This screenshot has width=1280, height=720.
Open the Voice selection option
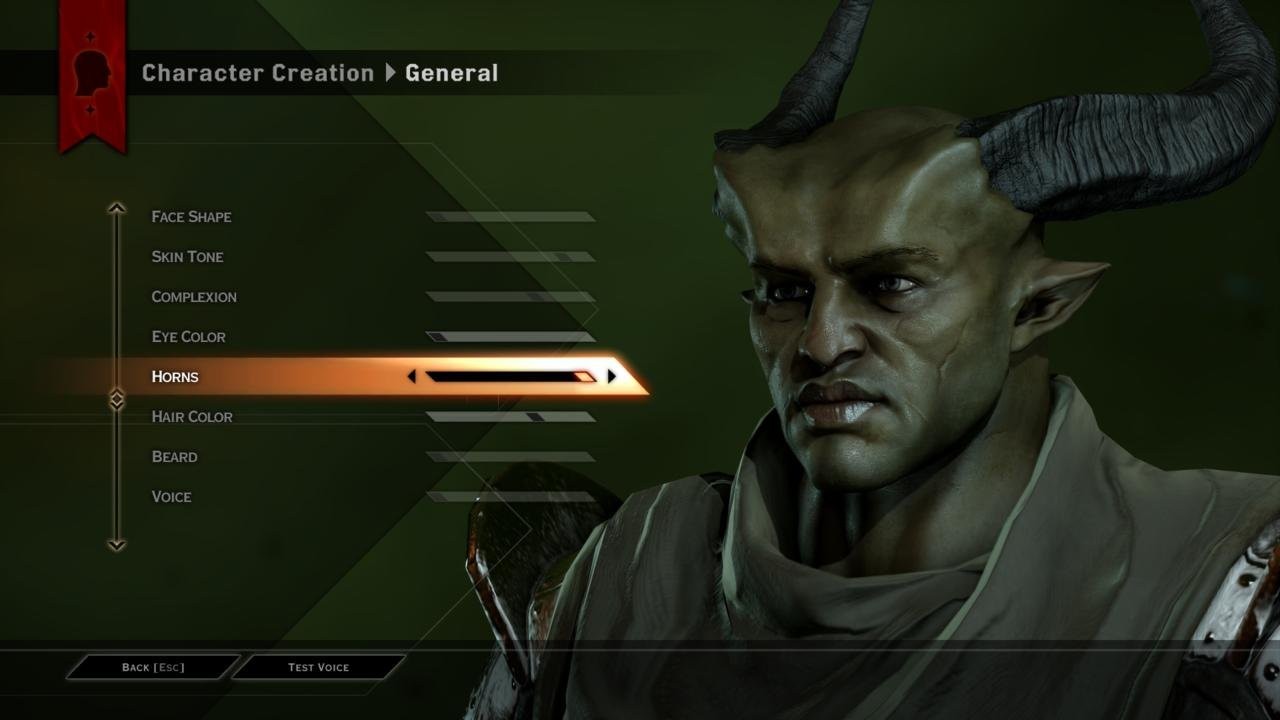(x=171, y=496)
